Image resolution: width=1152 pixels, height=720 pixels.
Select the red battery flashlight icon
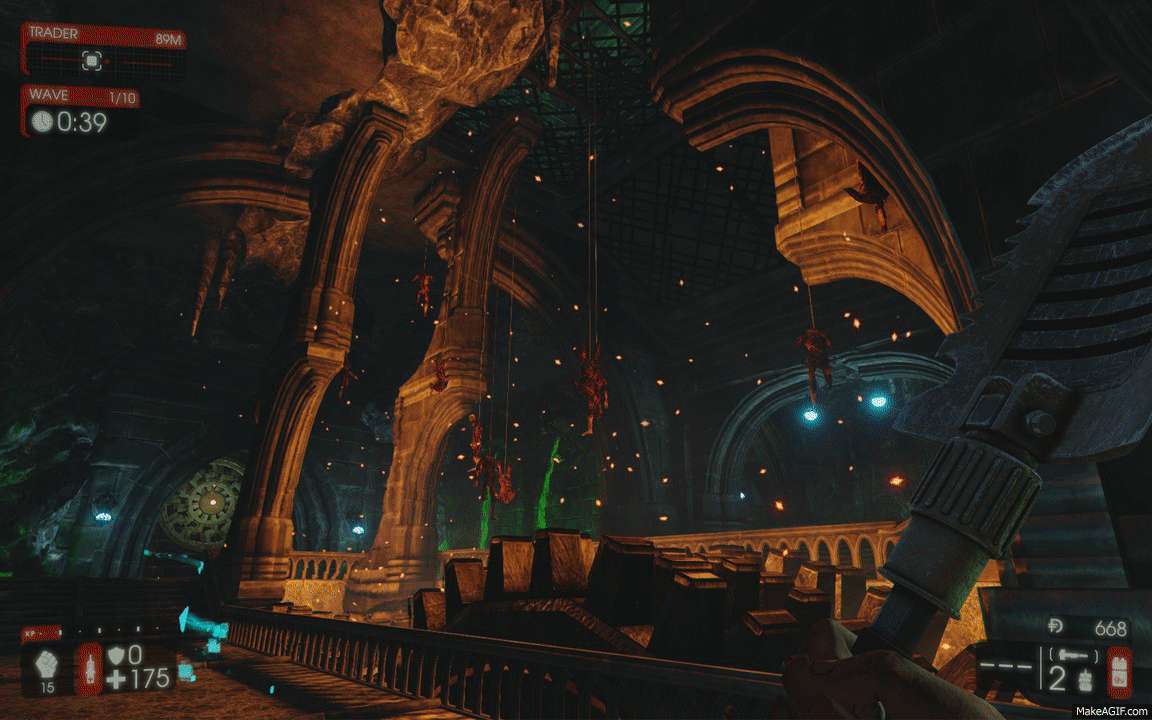[x=1120, y=672]
